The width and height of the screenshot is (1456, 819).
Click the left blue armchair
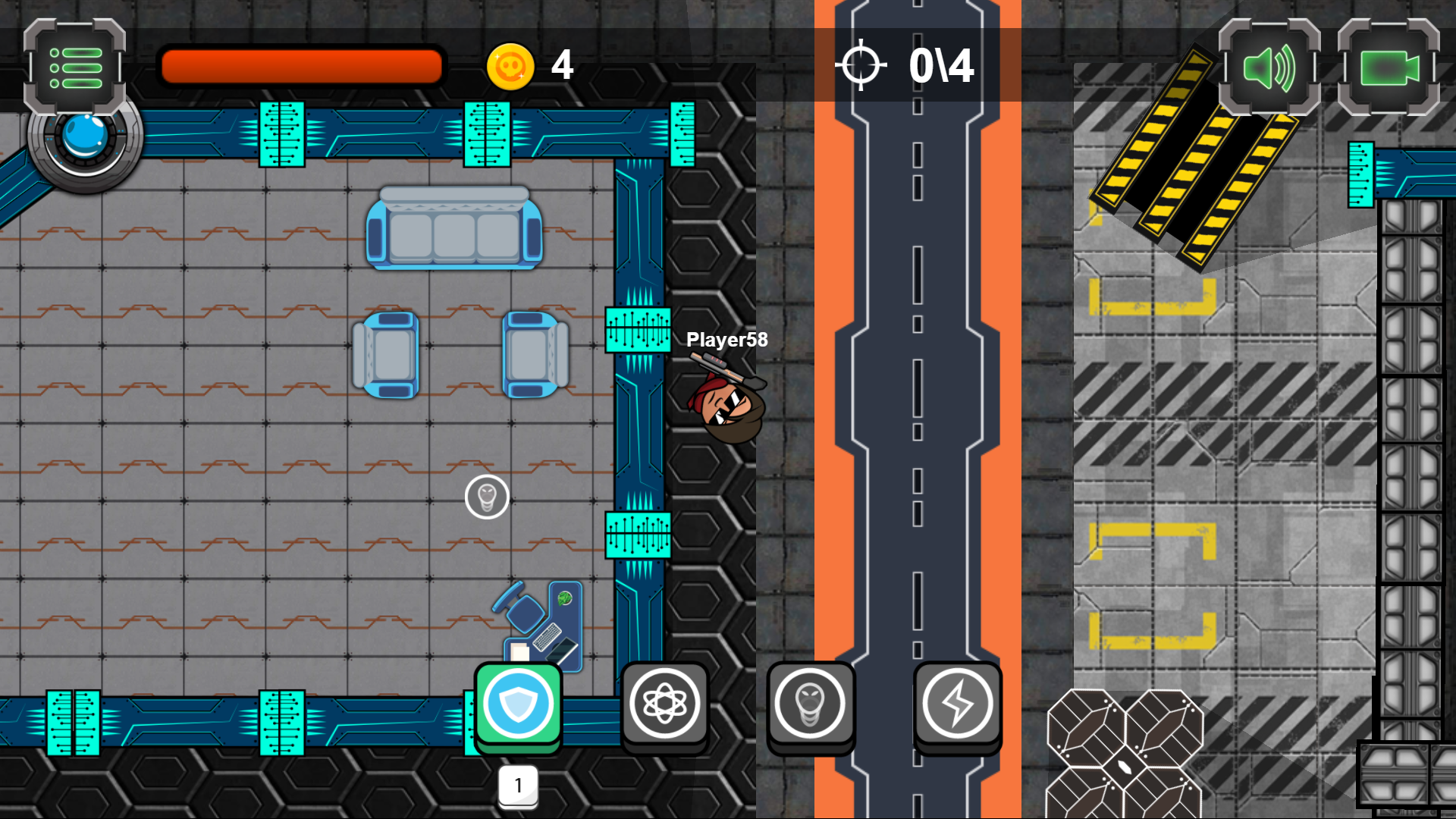click(x=385, y=355)
